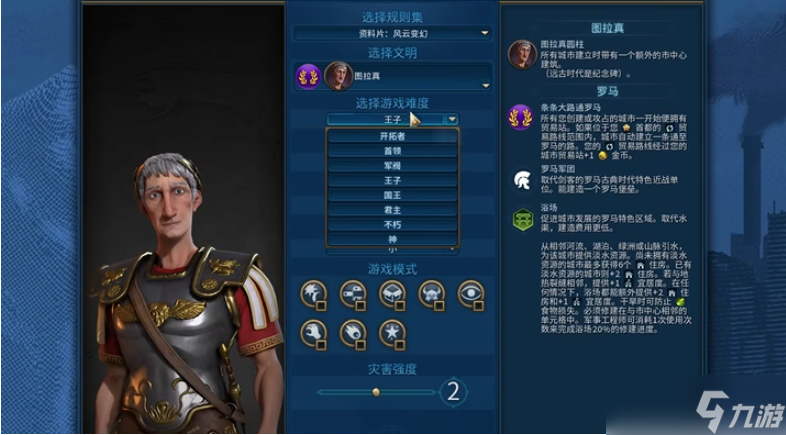
Task: Select 神 difficulty in the list
Action: click(x=392, y=241)
